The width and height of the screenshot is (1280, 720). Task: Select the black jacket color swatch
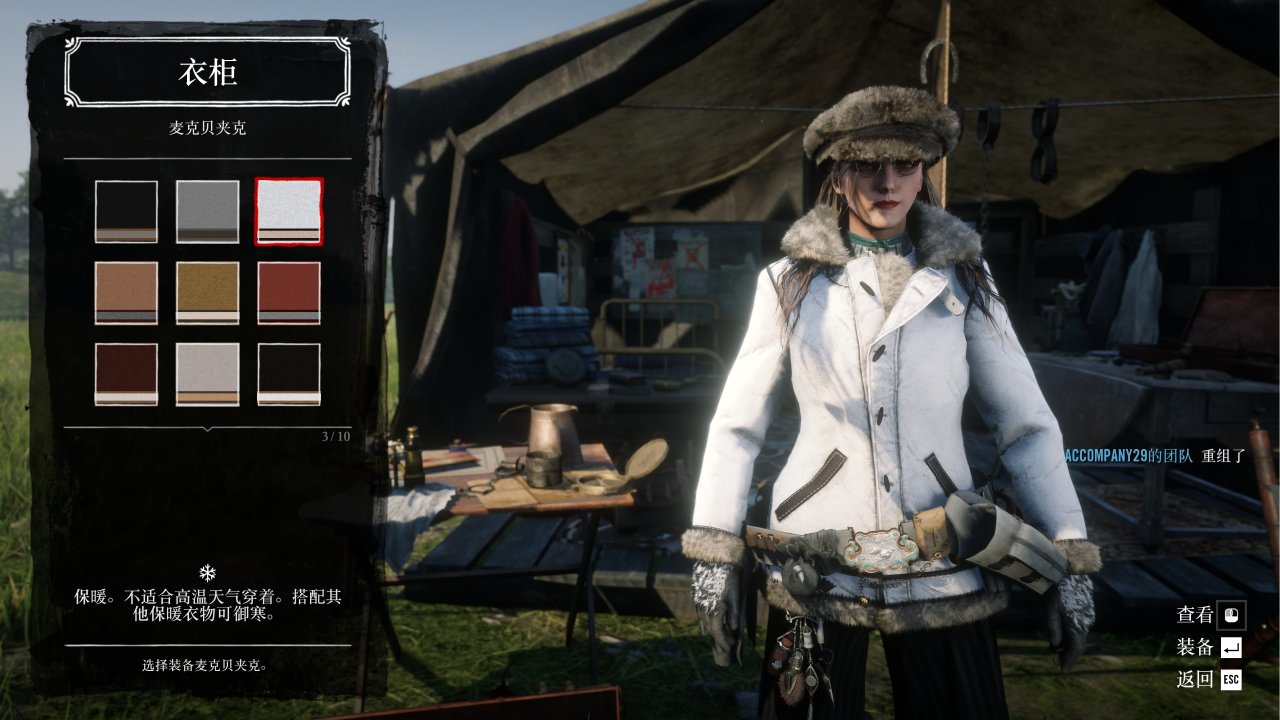pos(126,211)
